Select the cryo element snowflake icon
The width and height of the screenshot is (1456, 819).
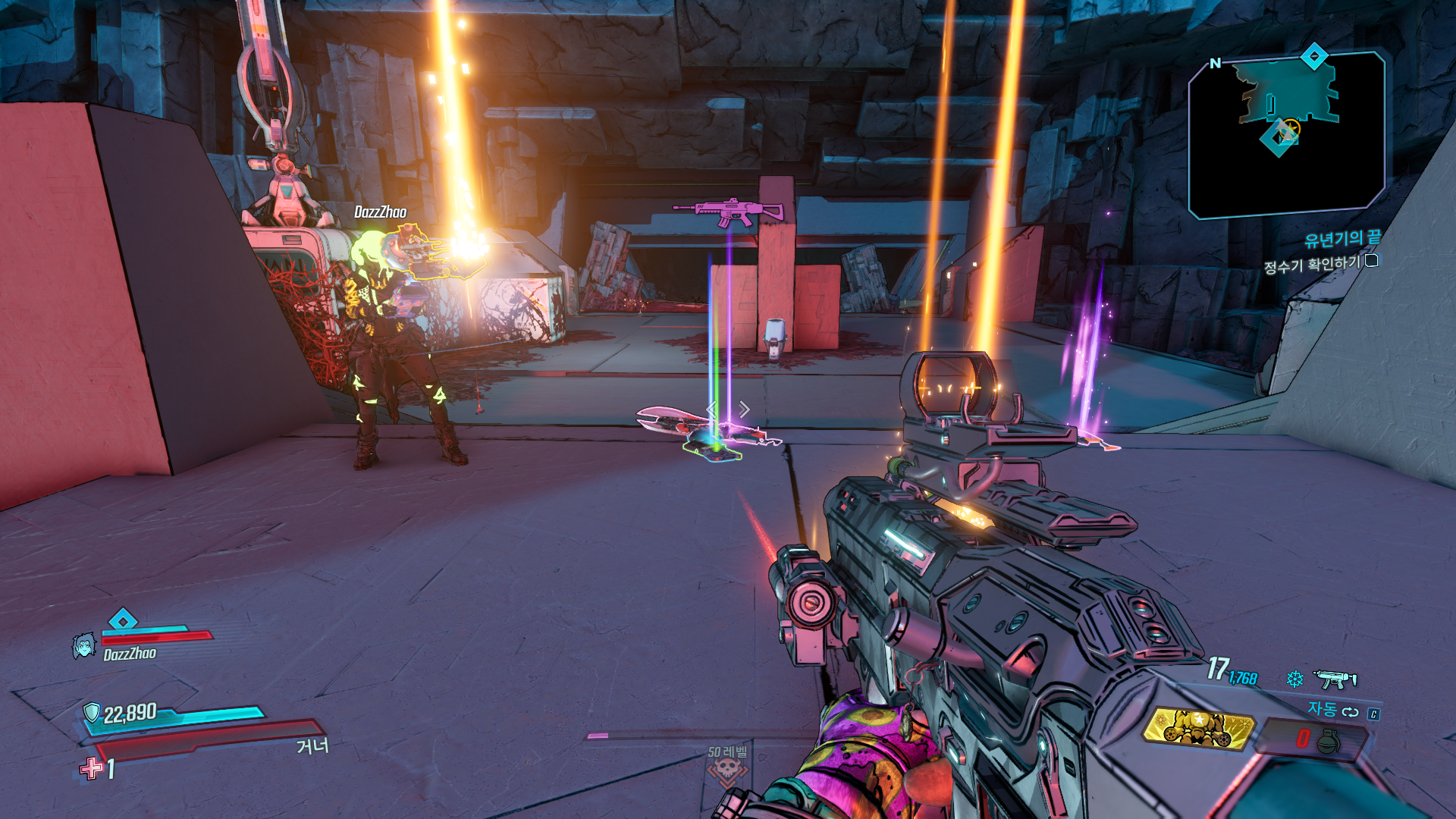(1294, 679)
